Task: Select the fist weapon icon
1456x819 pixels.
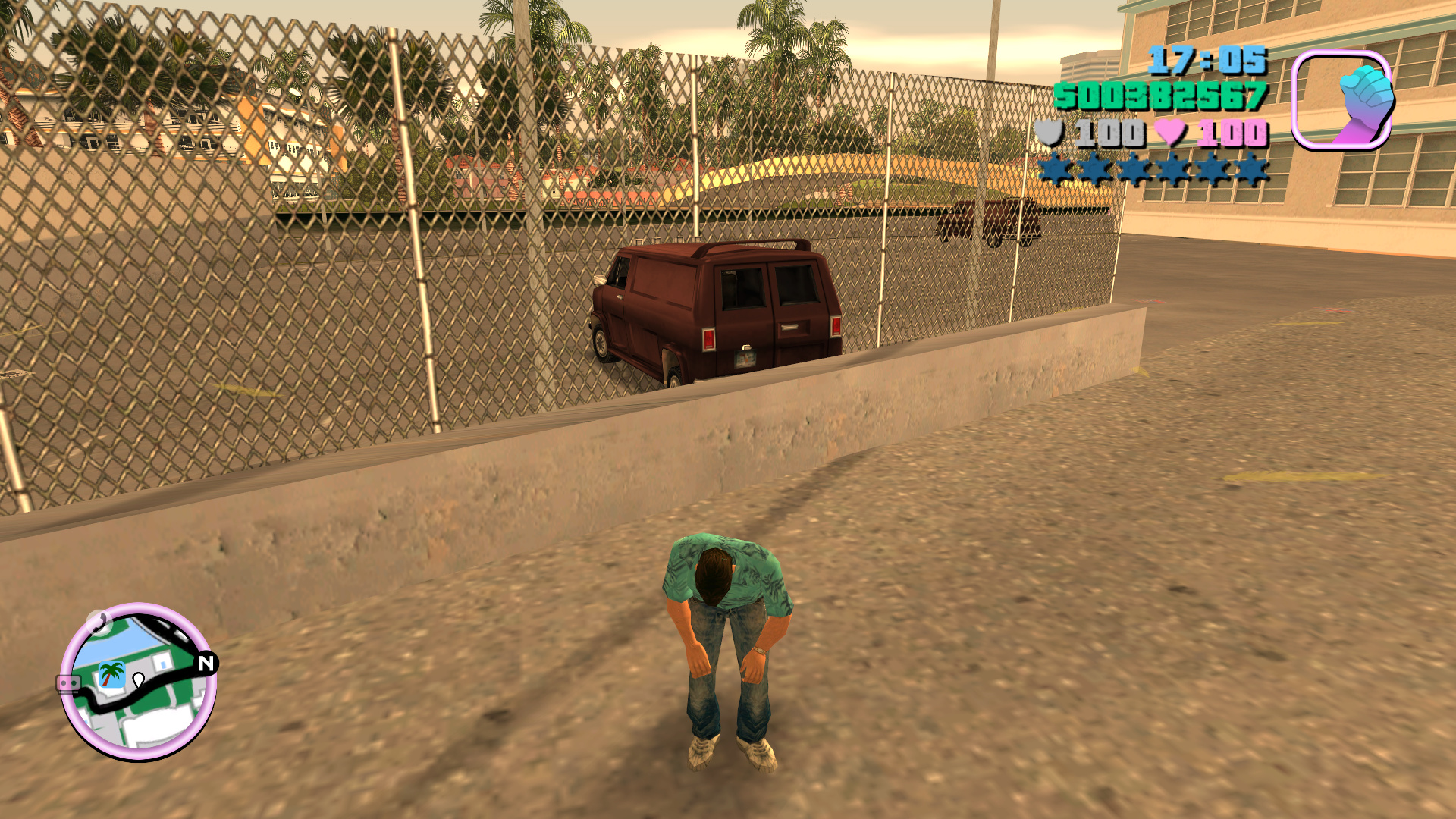Action: point(1342,100)
